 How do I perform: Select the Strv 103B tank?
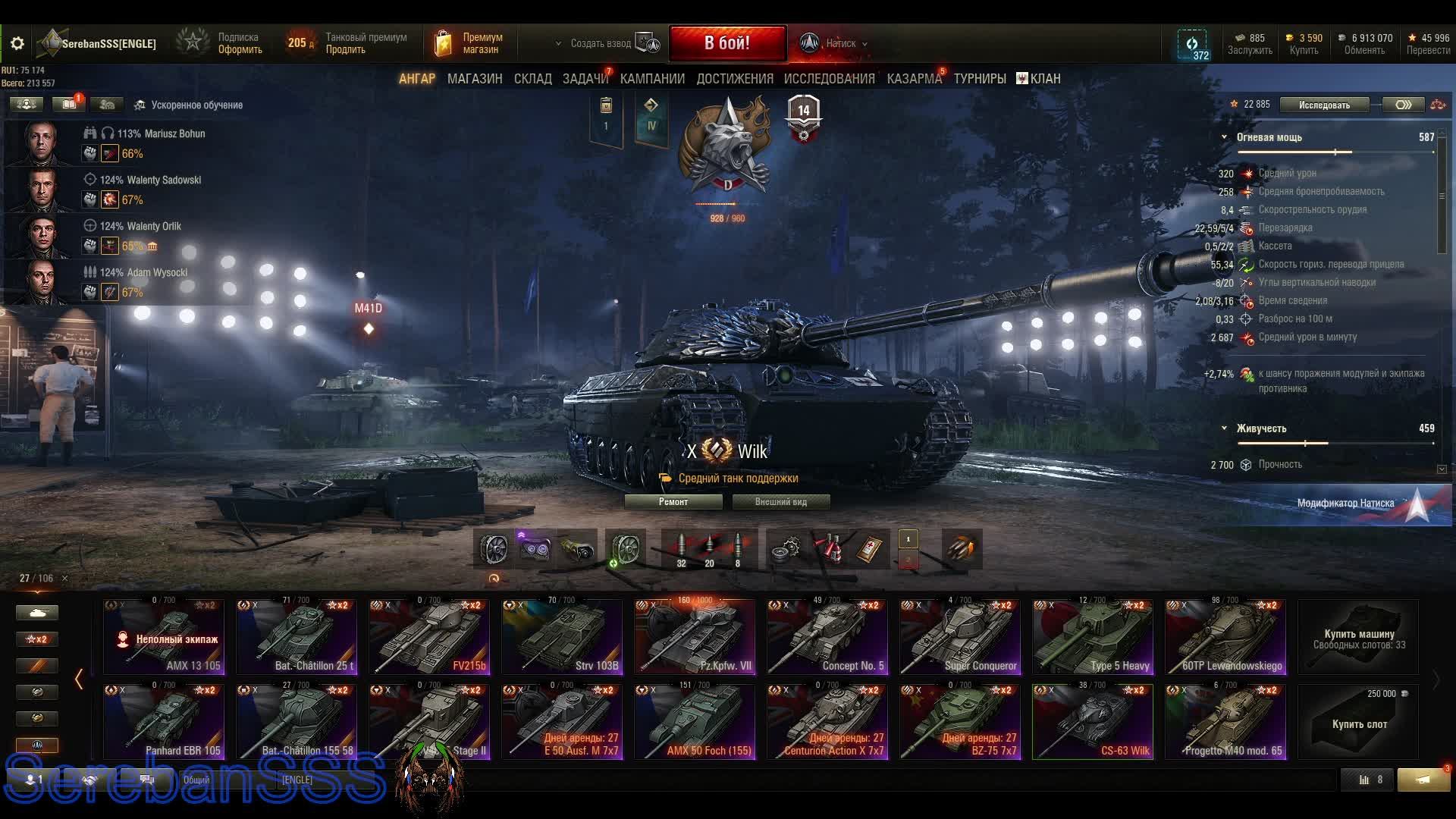click(x=561, y=637)
